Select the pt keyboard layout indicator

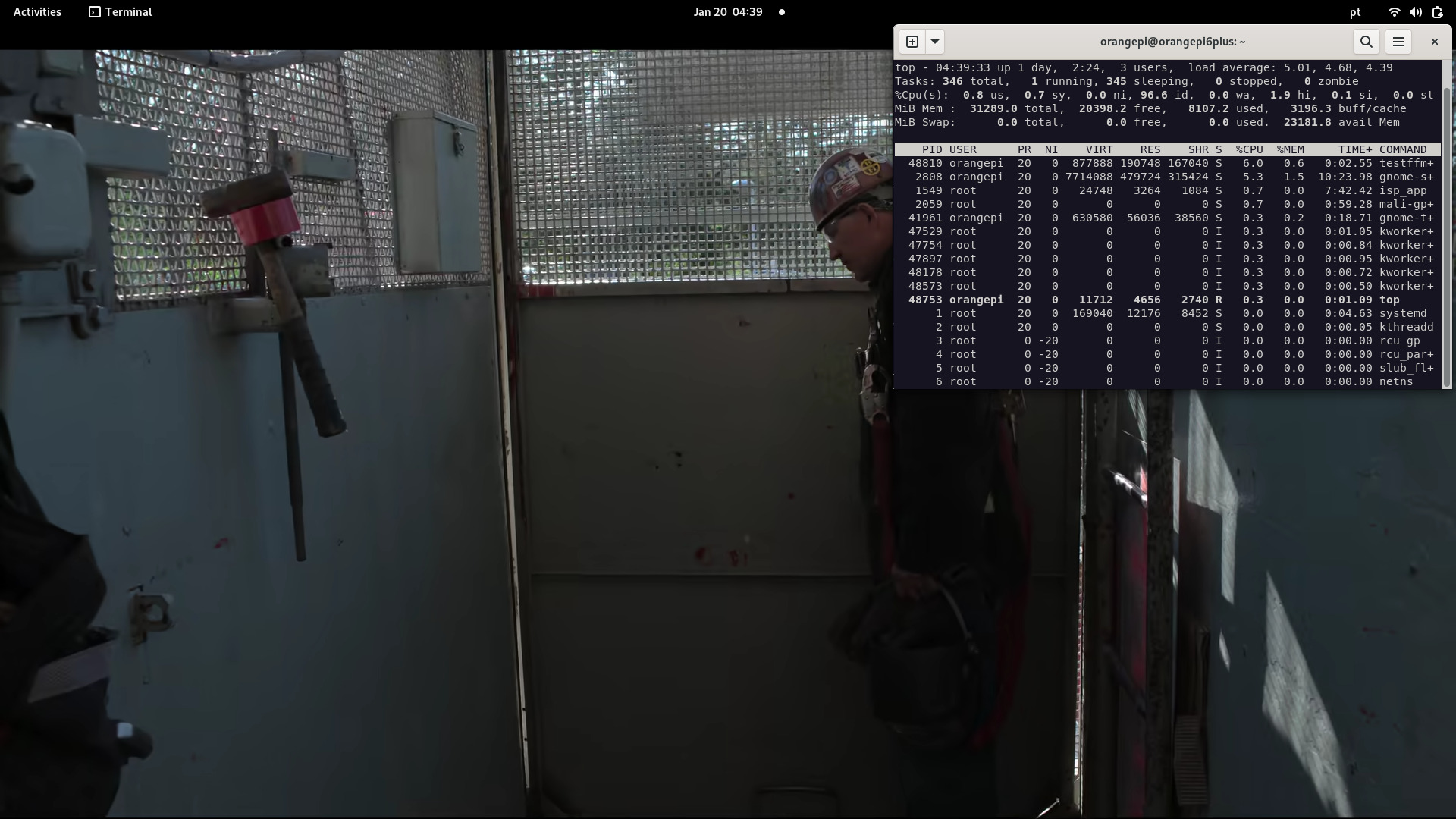click(x=1355, y=12)
